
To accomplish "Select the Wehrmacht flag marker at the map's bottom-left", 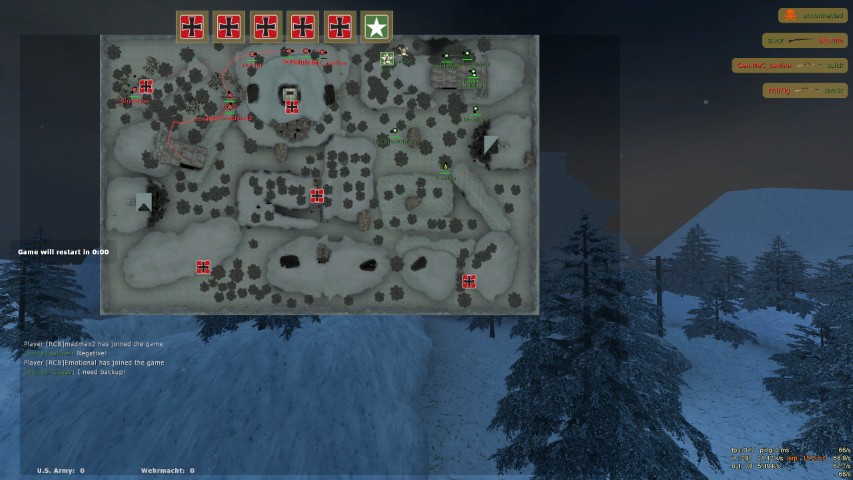I will click(x=203, y=267).
